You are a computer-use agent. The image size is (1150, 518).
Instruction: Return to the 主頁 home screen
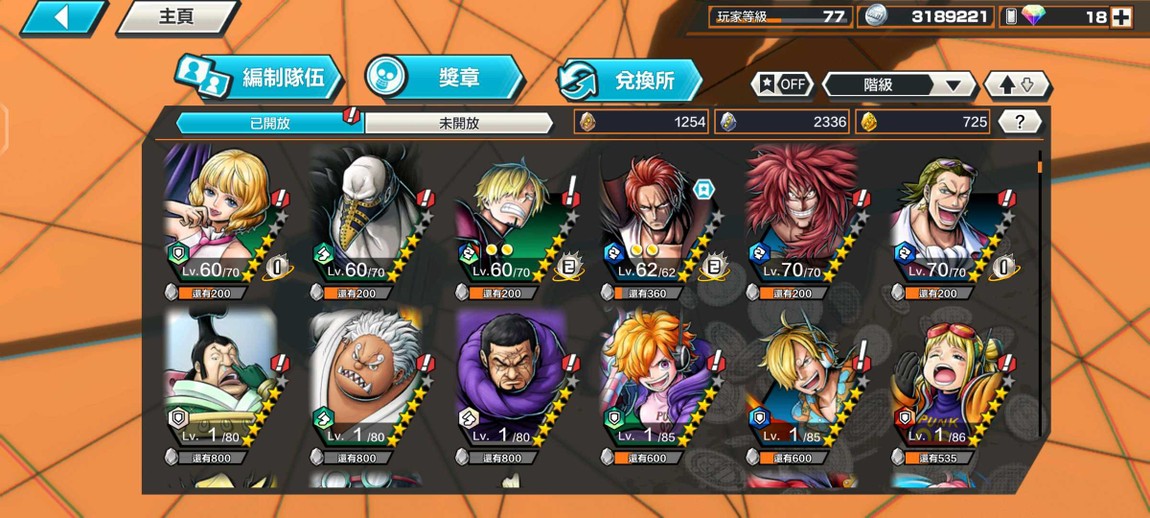pyautogui.click(x=177, y=17)
